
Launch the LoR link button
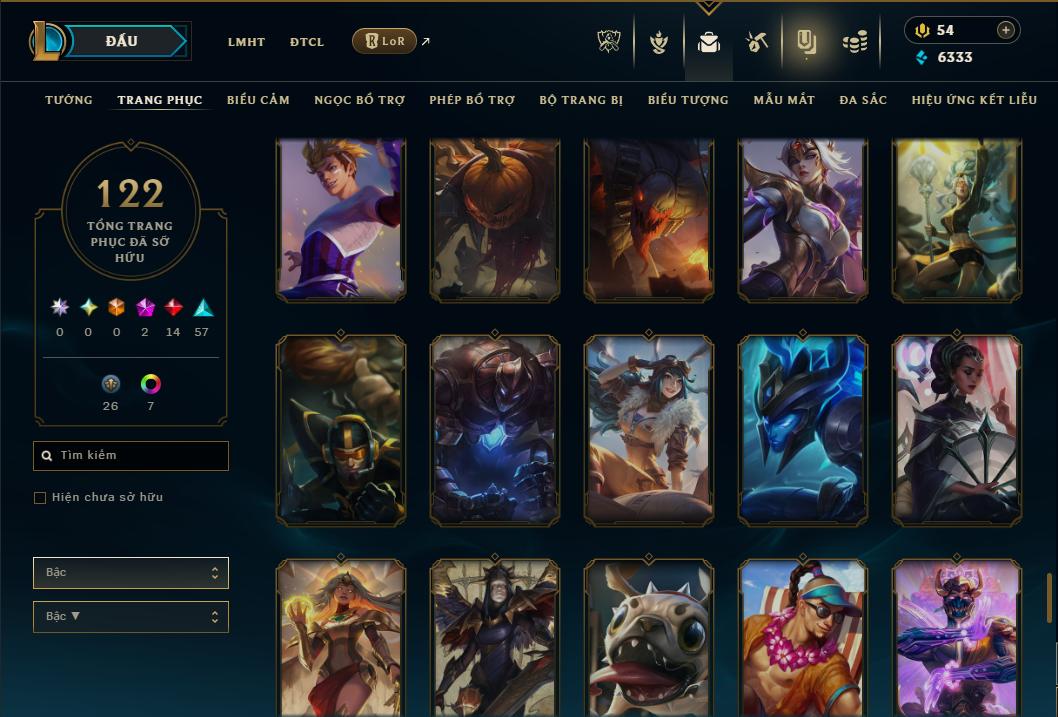[x=385, y=41]
